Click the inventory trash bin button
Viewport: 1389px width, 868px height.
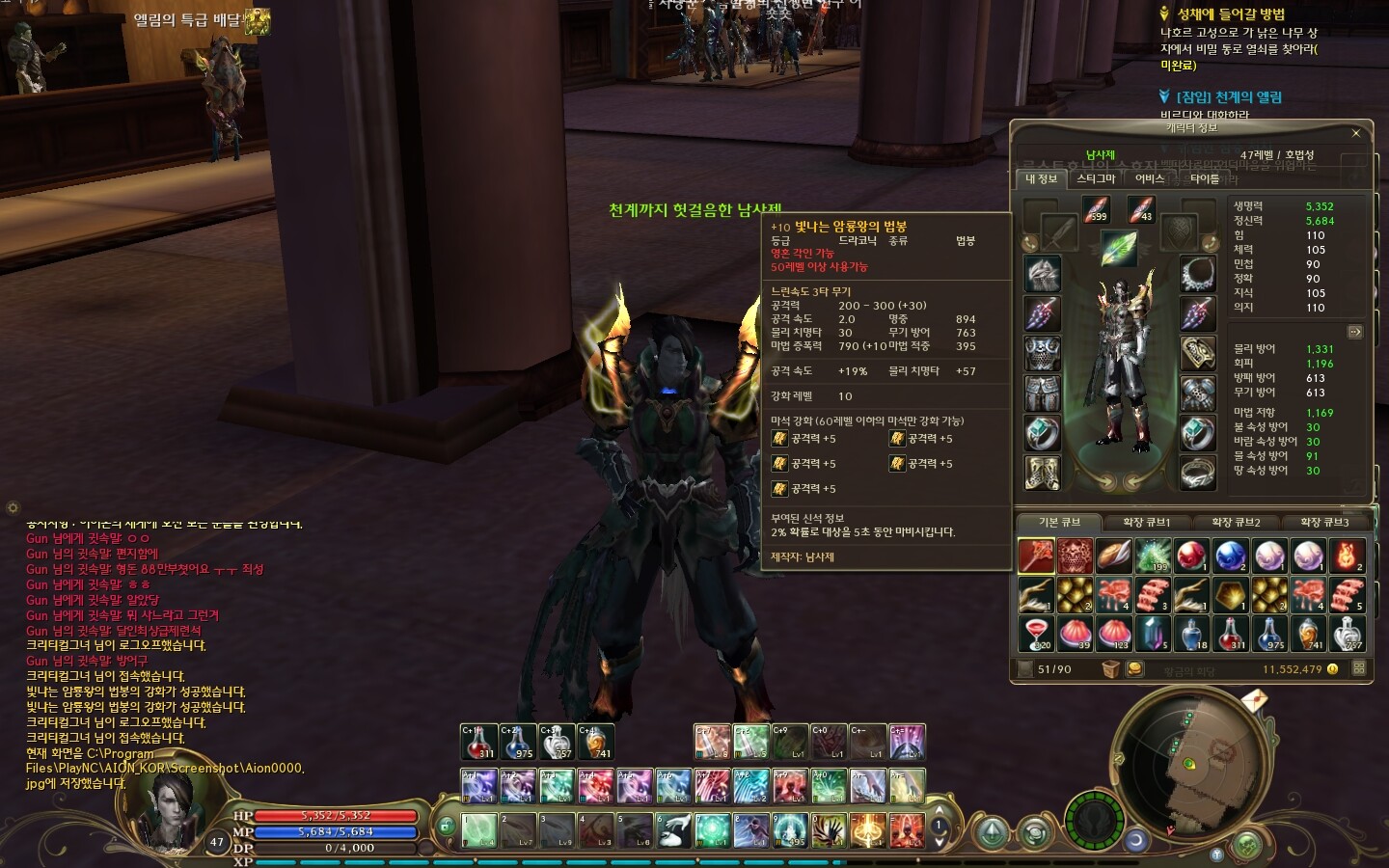point(1110,669)
